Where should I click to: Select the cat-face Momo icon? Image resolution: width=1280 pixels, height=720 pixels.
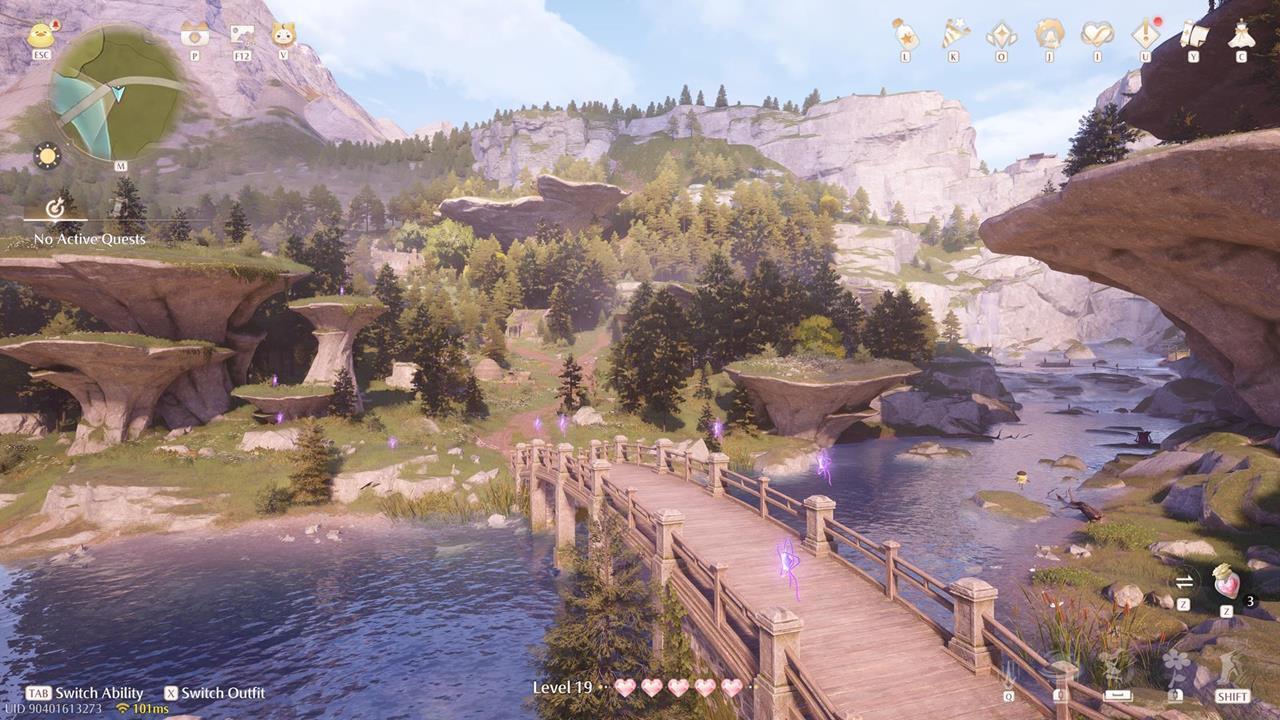(284, 35)
